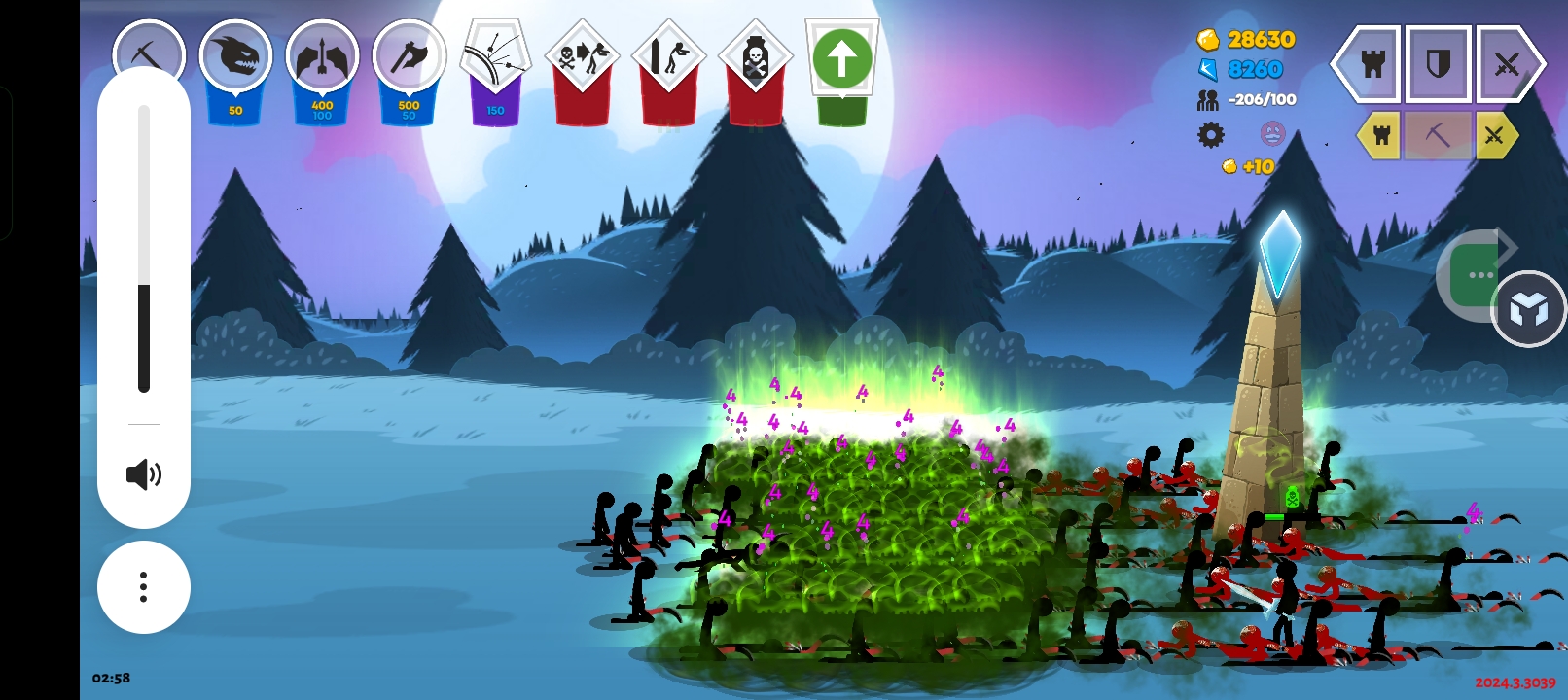
Task: Activate the poison bottle spell
Action: tap(755, 60)
